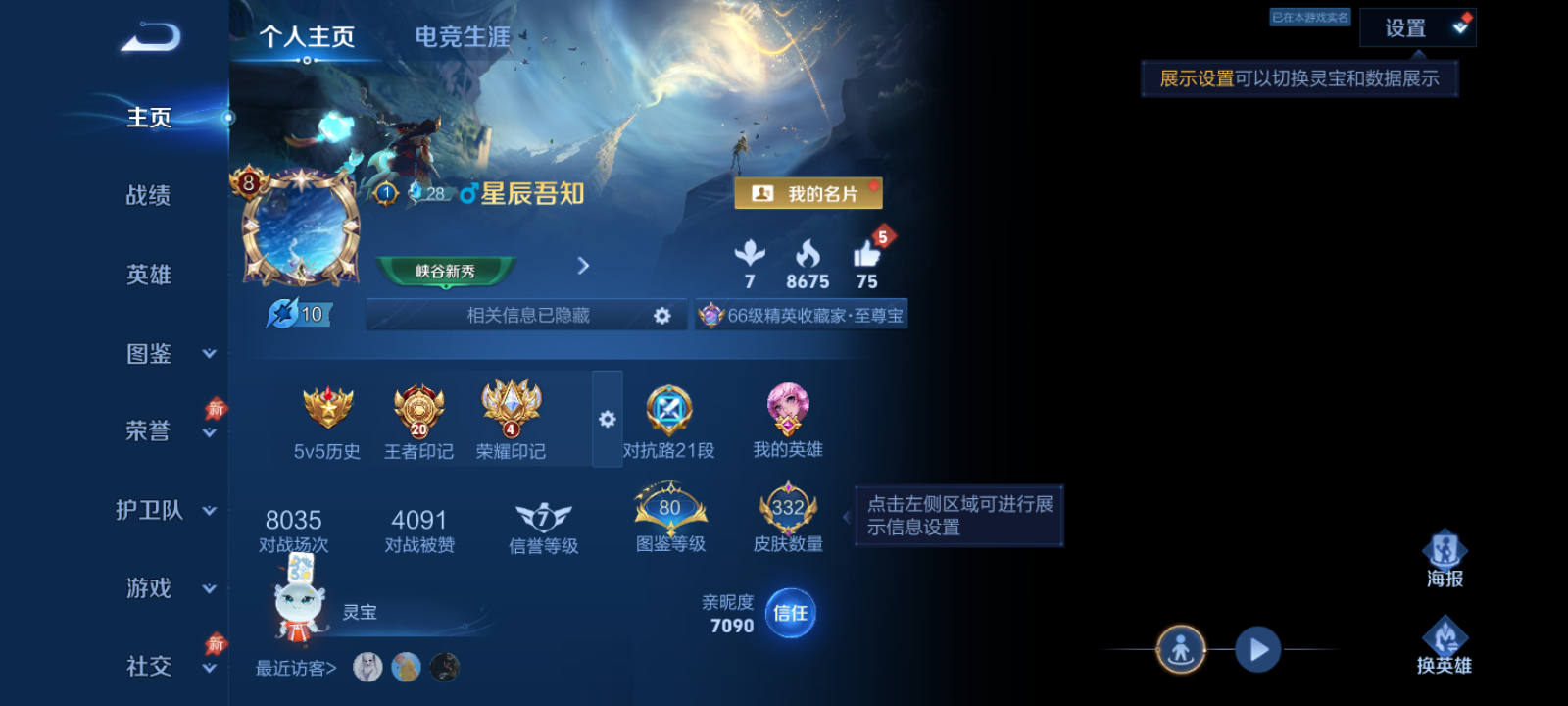The width and height of the screenshot is (1568, 706).
Task: Open the gear next to 相关信息已隐藏
Action: pyautogui.click(x=663, y=314)
